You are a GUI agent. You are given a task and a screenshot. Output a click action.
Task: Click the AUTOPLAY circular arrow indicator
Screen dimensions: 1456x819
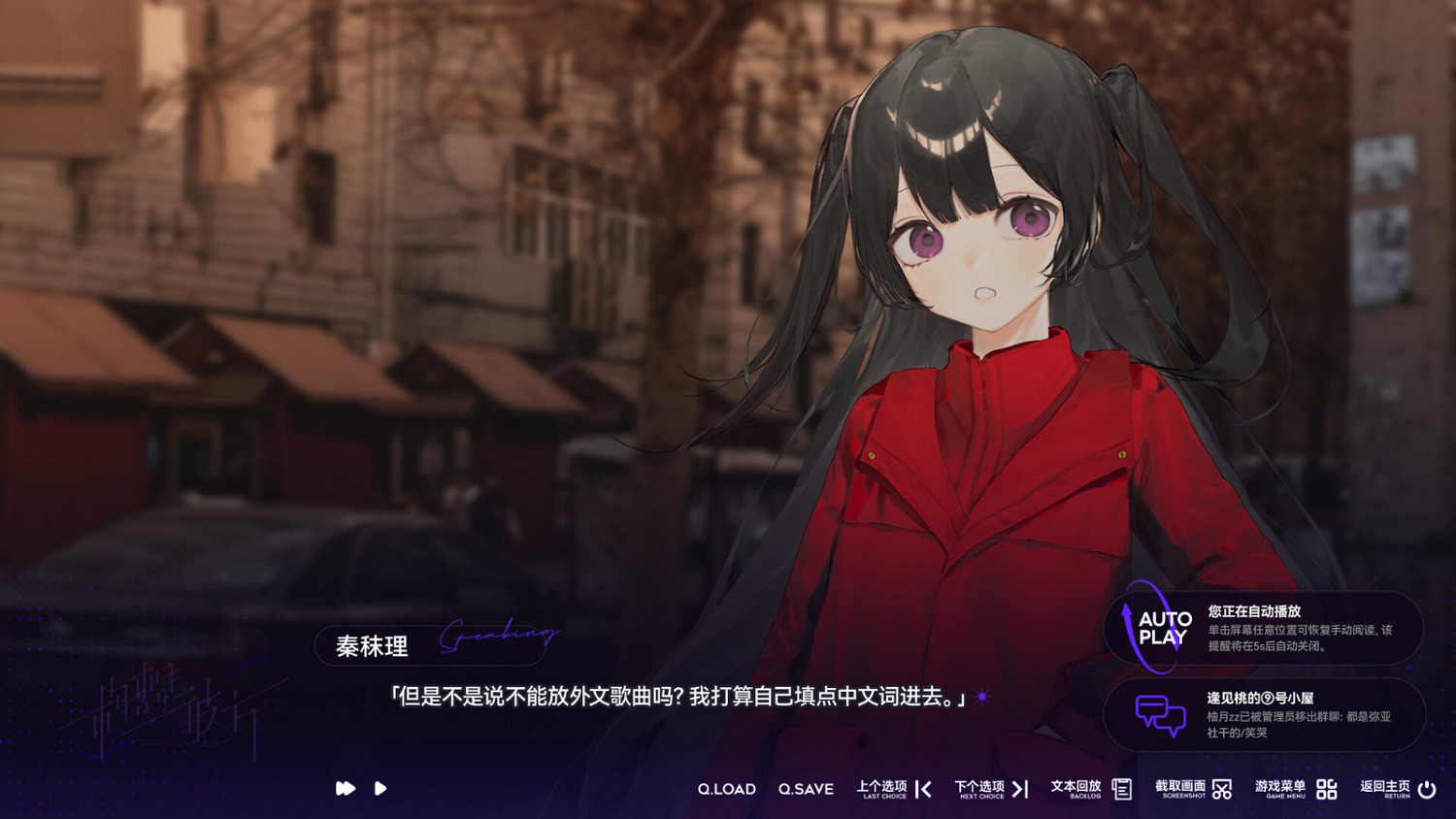pos(1155,627)
